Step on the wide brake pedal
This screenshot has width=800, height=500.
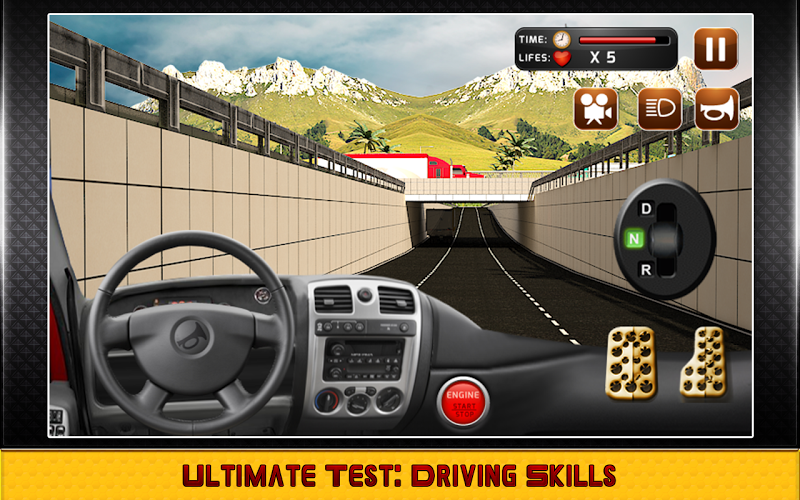pyautogui.click(x=632, y=364)
